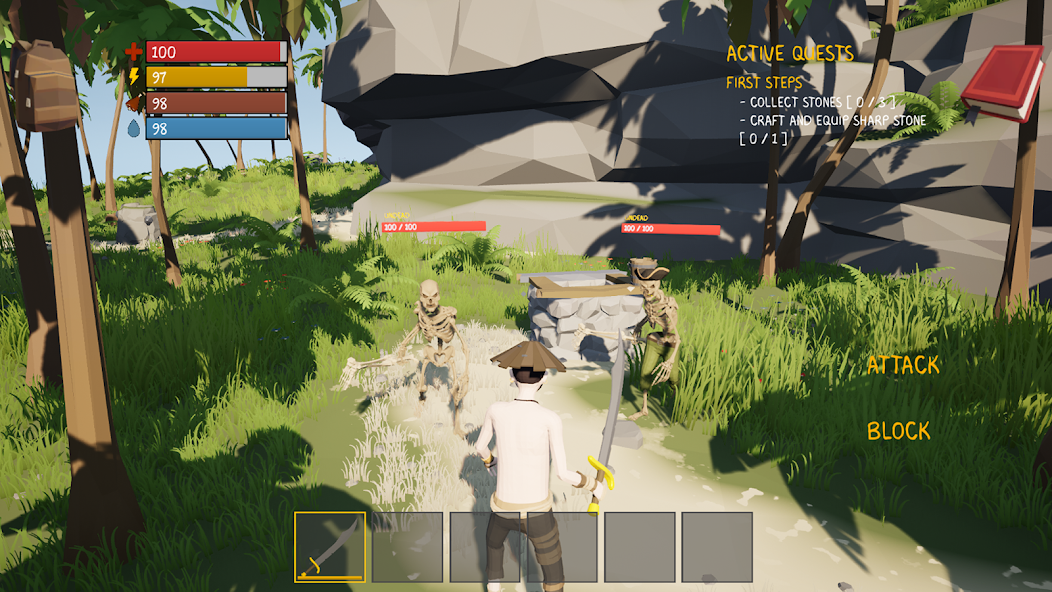
Task: Tap the ATTACK button
Action: (x=903, y=366)
